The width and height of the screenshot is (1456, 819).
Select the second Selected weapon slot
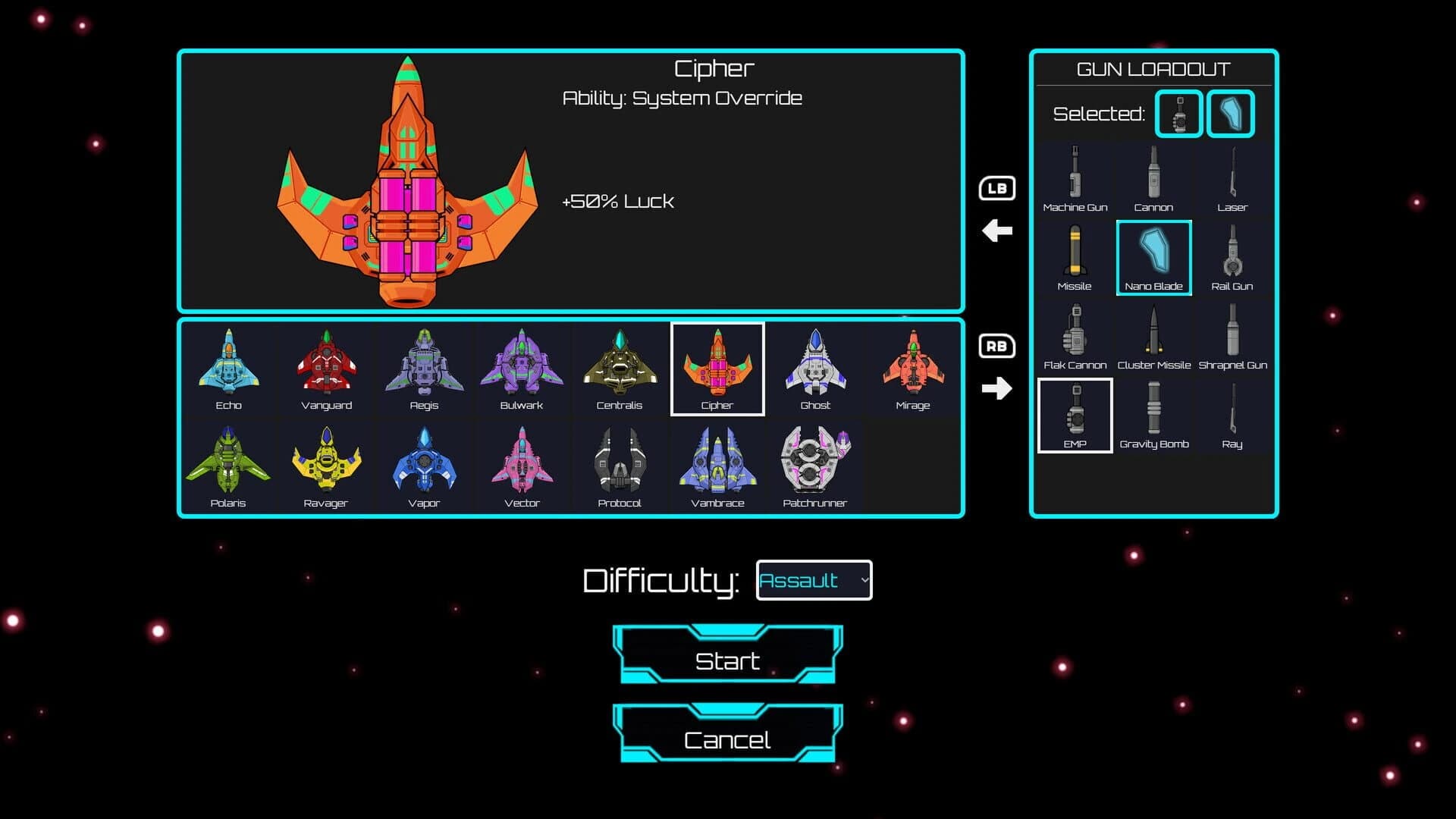[x=1230, y=114]
